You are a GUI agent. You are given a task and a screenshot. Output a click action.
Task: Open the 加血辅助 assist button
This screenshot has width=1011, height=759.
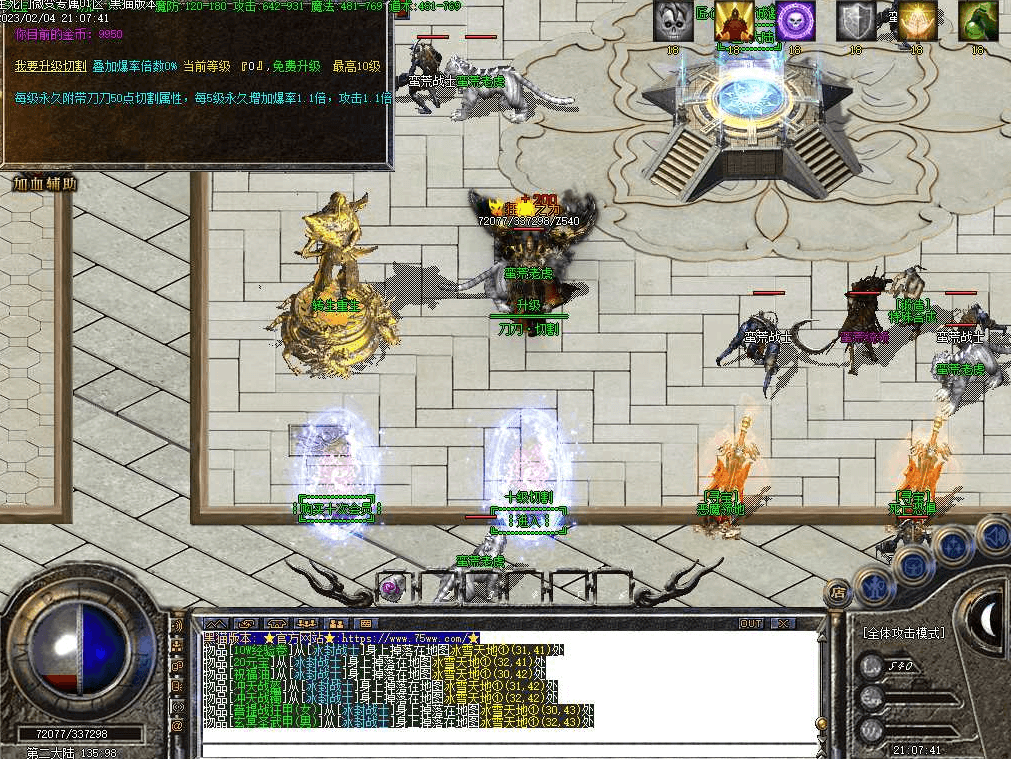pos(45,184)
